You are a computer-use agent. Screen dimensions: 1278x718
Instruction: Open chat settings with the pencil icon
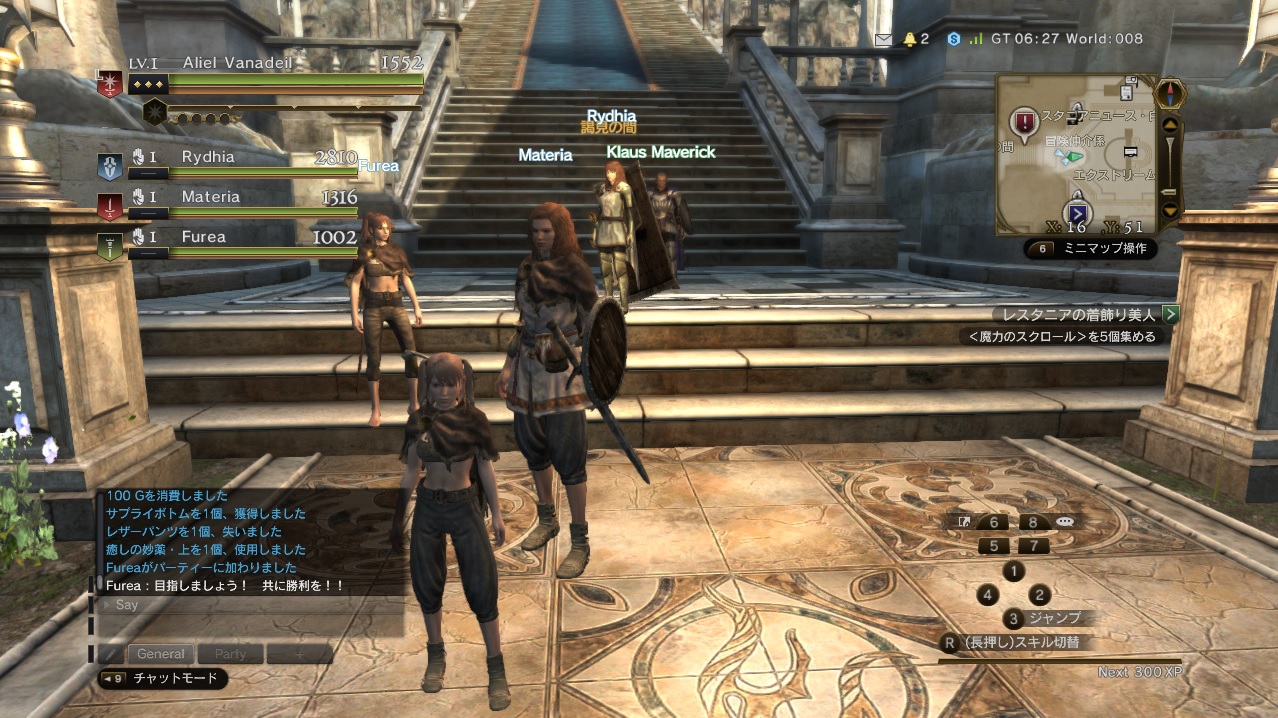click(x=110, y=654)
